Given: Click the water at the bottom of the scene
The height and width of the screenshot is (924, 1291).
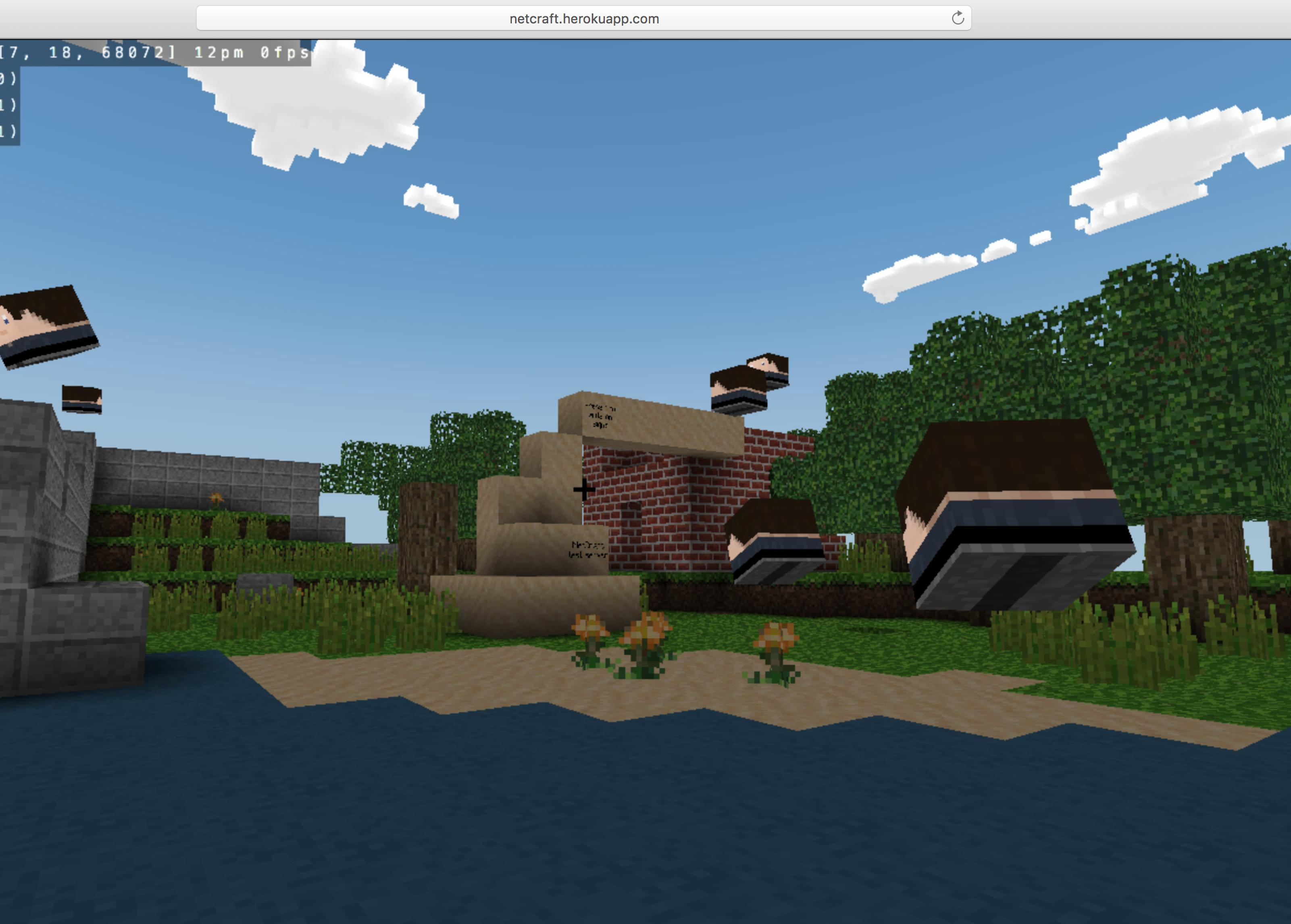Looking at the screenshot, I should [626, 825].
